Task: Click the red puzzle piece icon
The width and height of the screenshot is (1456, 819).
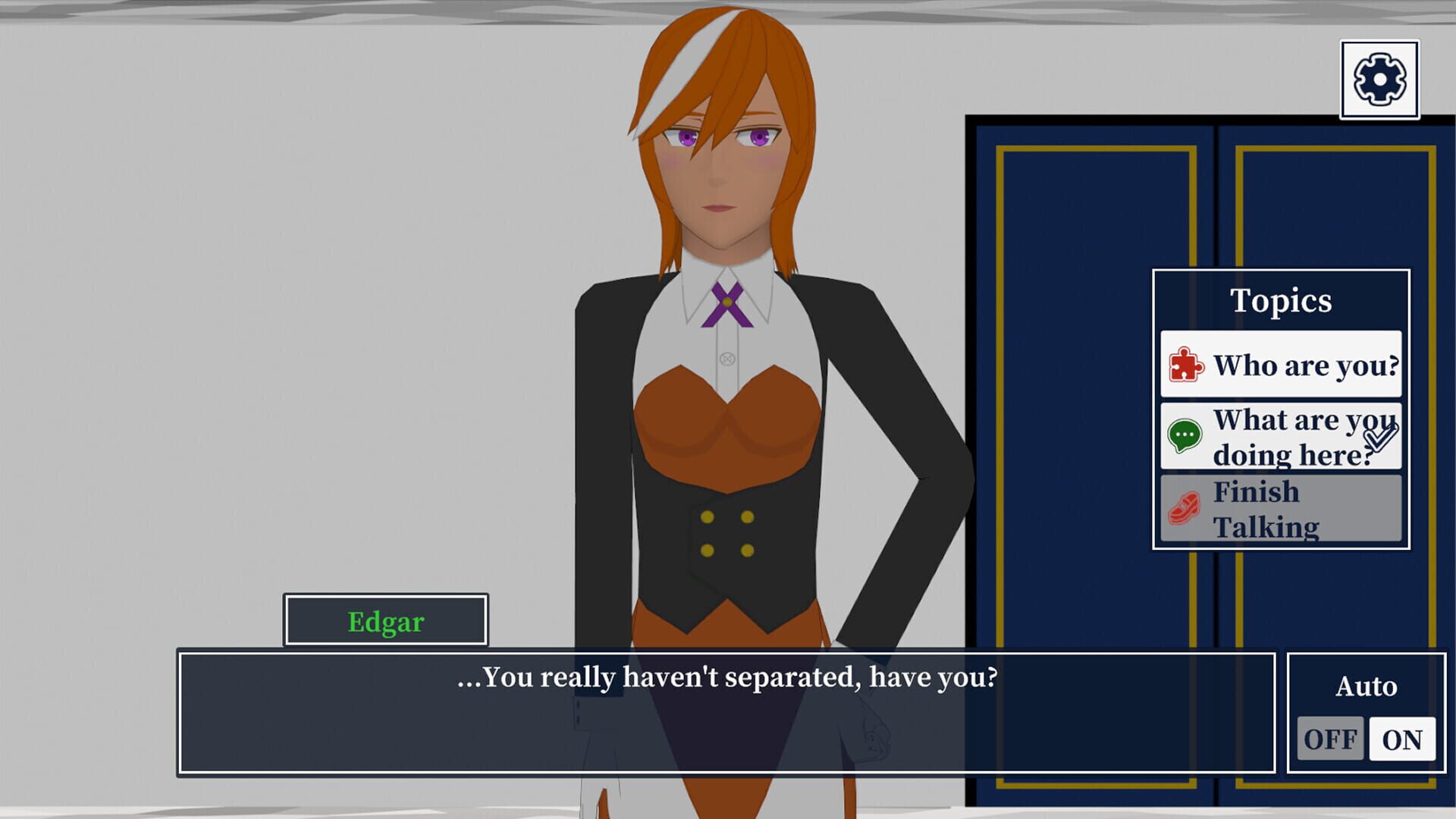Action: 1185,365
